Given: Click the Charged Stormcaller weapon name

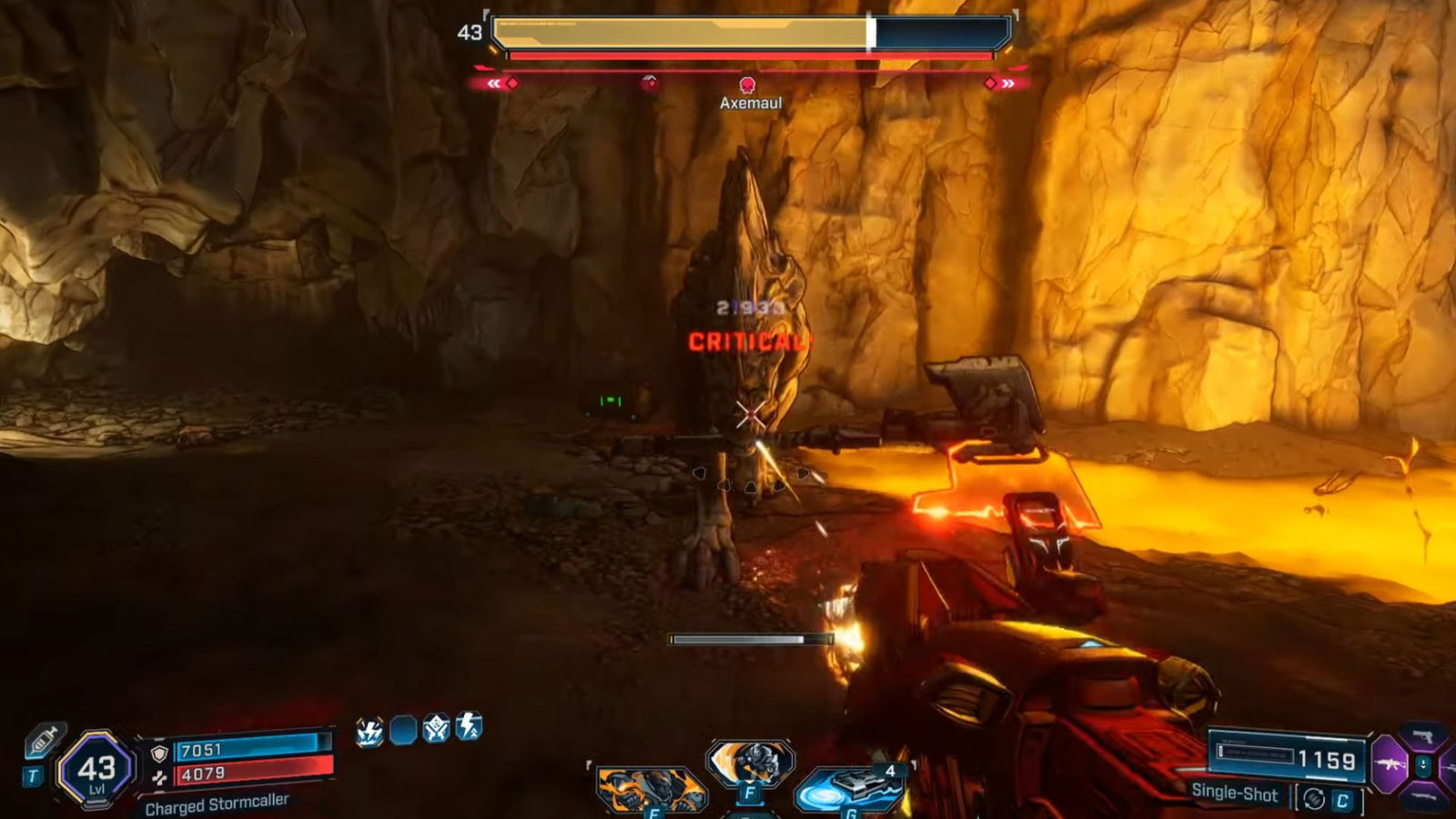Looking at the screenshot, I should 216,804.
